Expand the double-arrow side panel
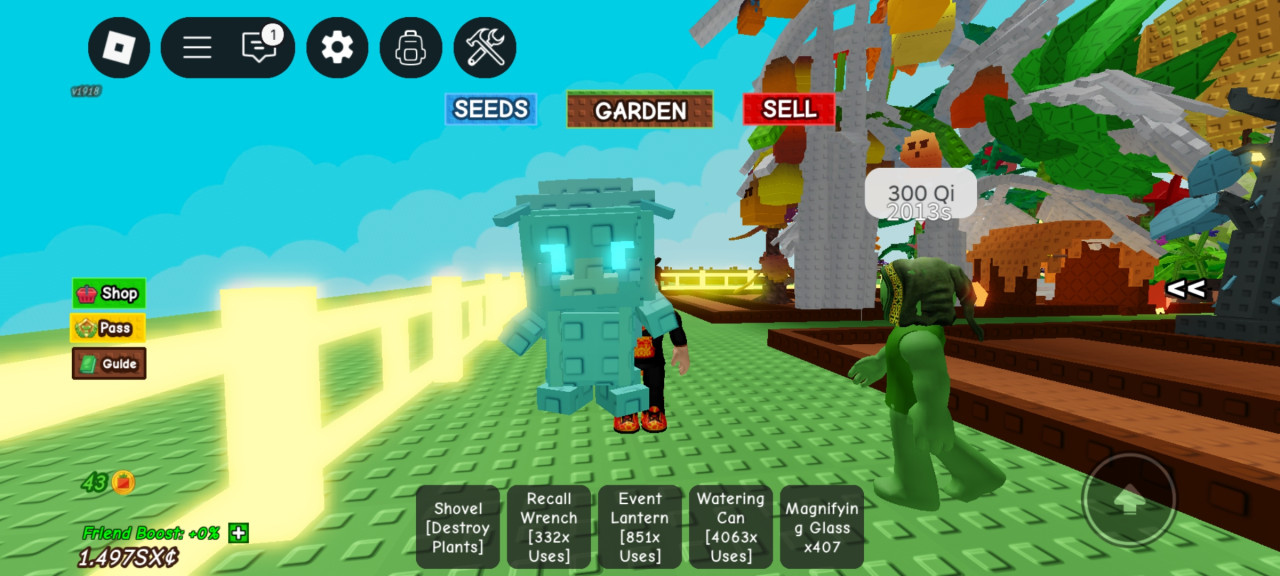Viewport: 1280px width, 576px height. [x=1185, y=290]
